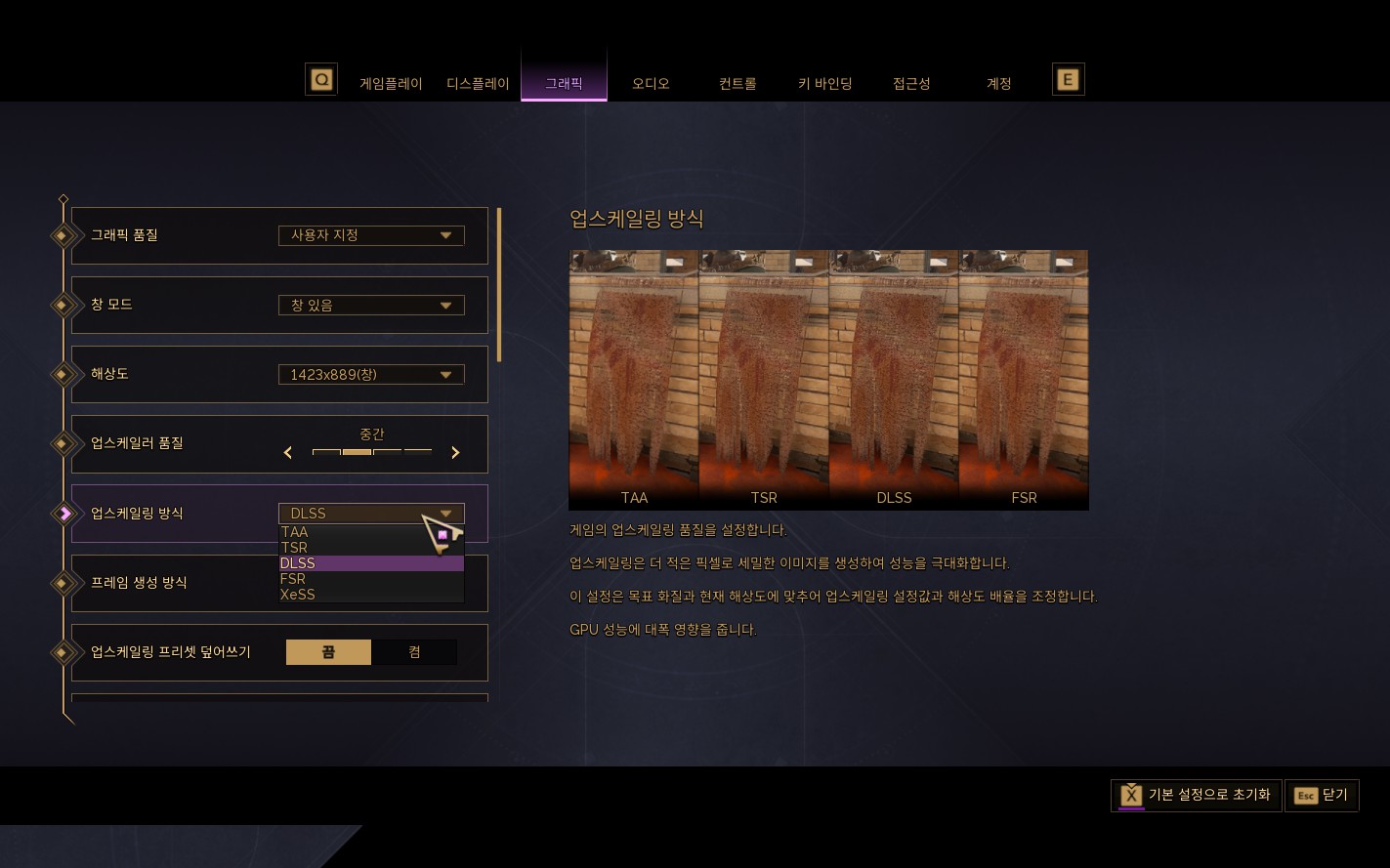Choose TAA from the upscaling list
Viewport: 1390px width, 868px height.
click(x=295, y=532)
